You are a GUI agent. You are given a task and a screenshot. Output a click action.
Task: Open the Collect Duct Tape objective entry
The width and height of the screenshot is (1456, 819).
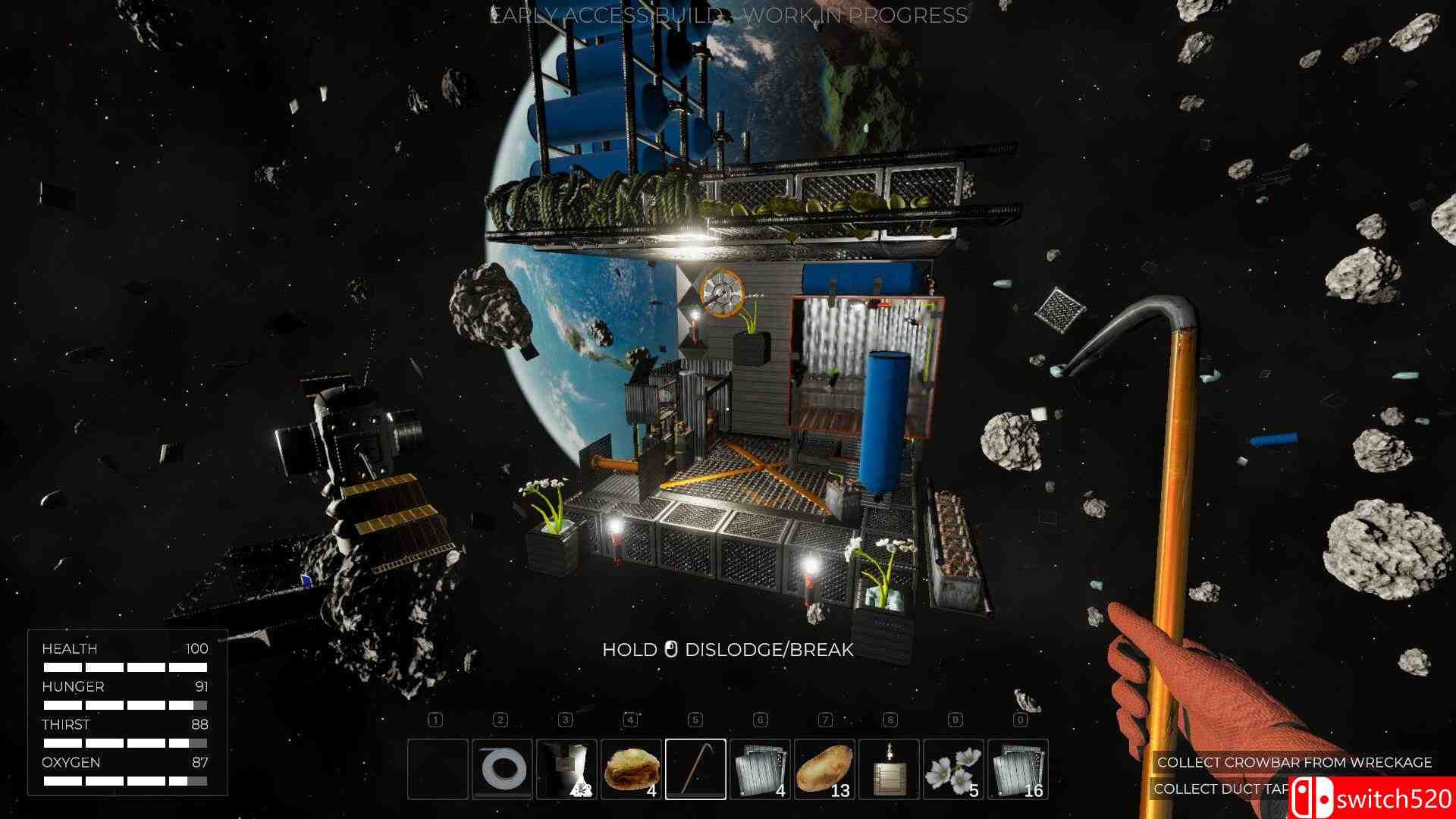pyautogui.click(x=1221, y=789)
